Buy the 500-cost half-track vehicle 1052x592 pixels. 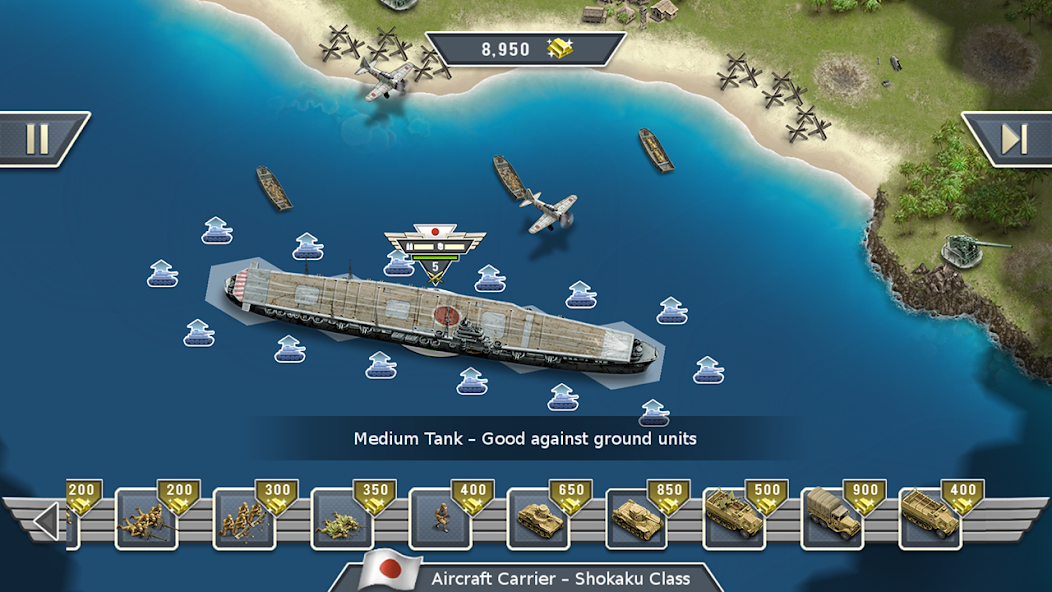point(735,518)
